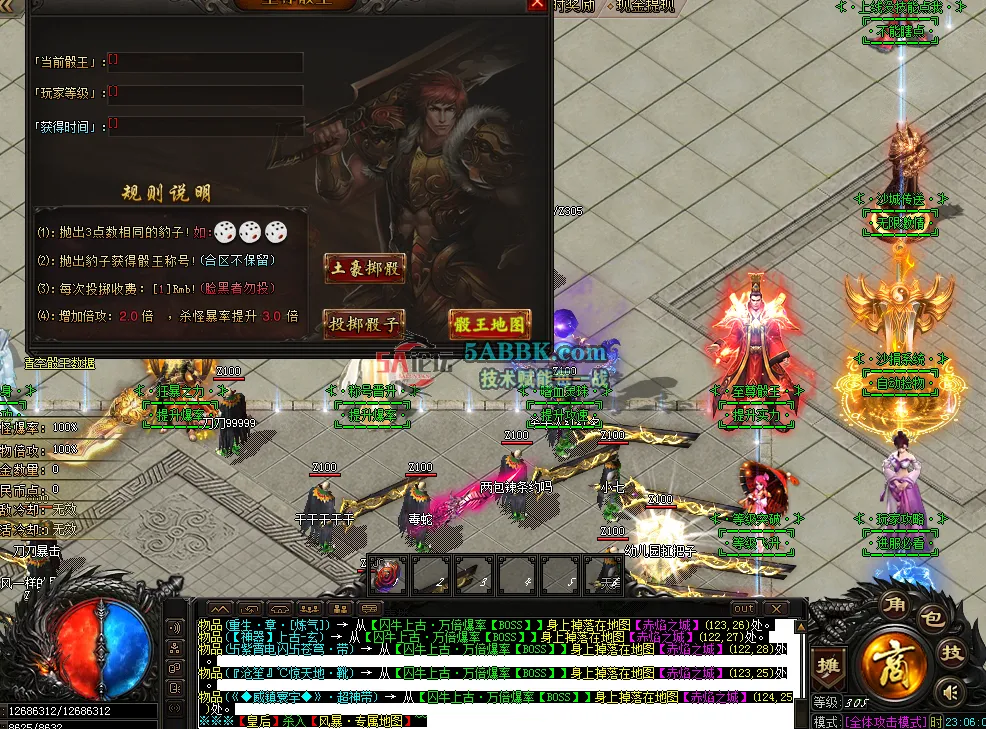Select the first hotbar skill slot
Image resolution: width=986 pixels, height=729 pixels.
tap(387, 575)
